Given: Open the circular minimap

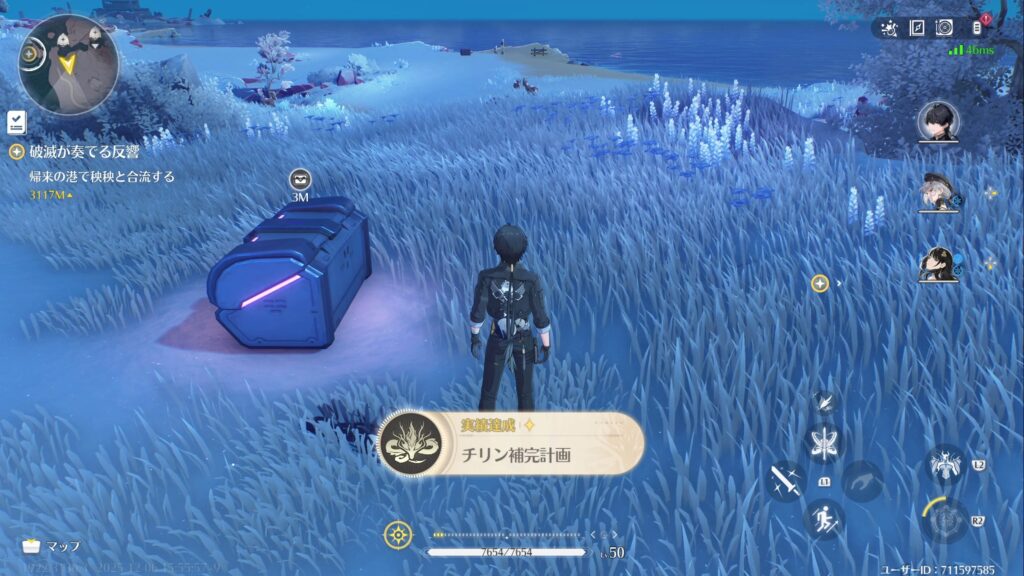Looking at the screenshot, I should pyautogui.click(x=68, y=65).
